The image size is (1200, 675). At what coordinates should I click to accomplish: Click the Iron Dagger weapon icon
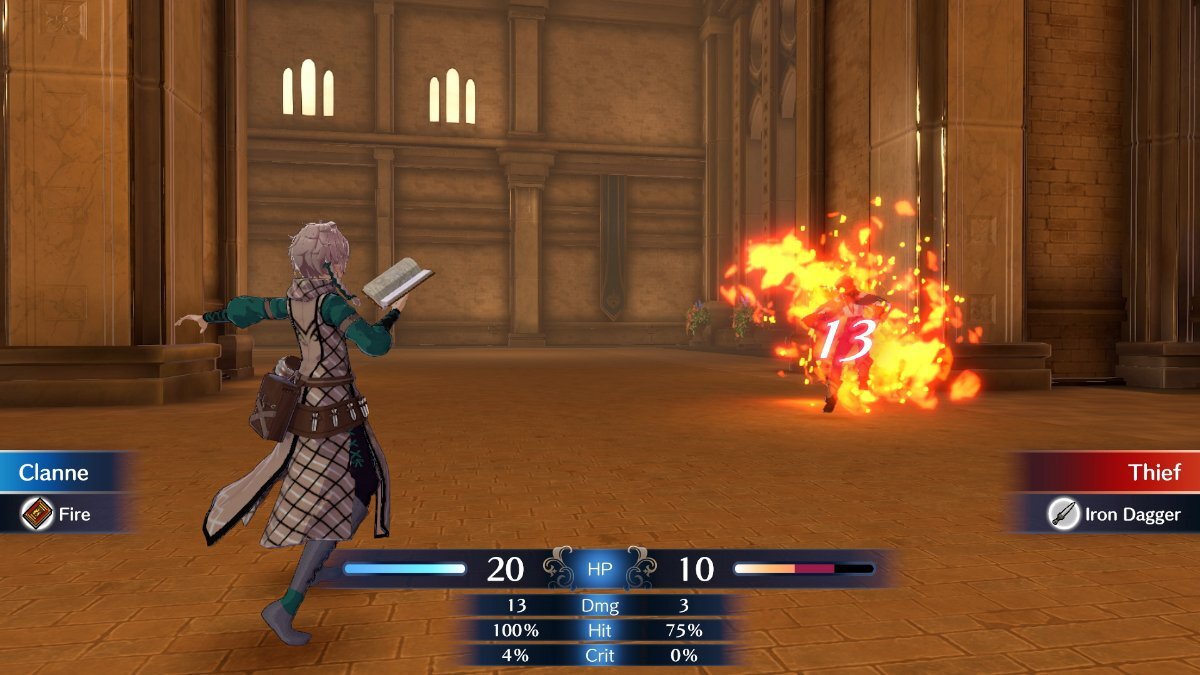(1063, 515)
